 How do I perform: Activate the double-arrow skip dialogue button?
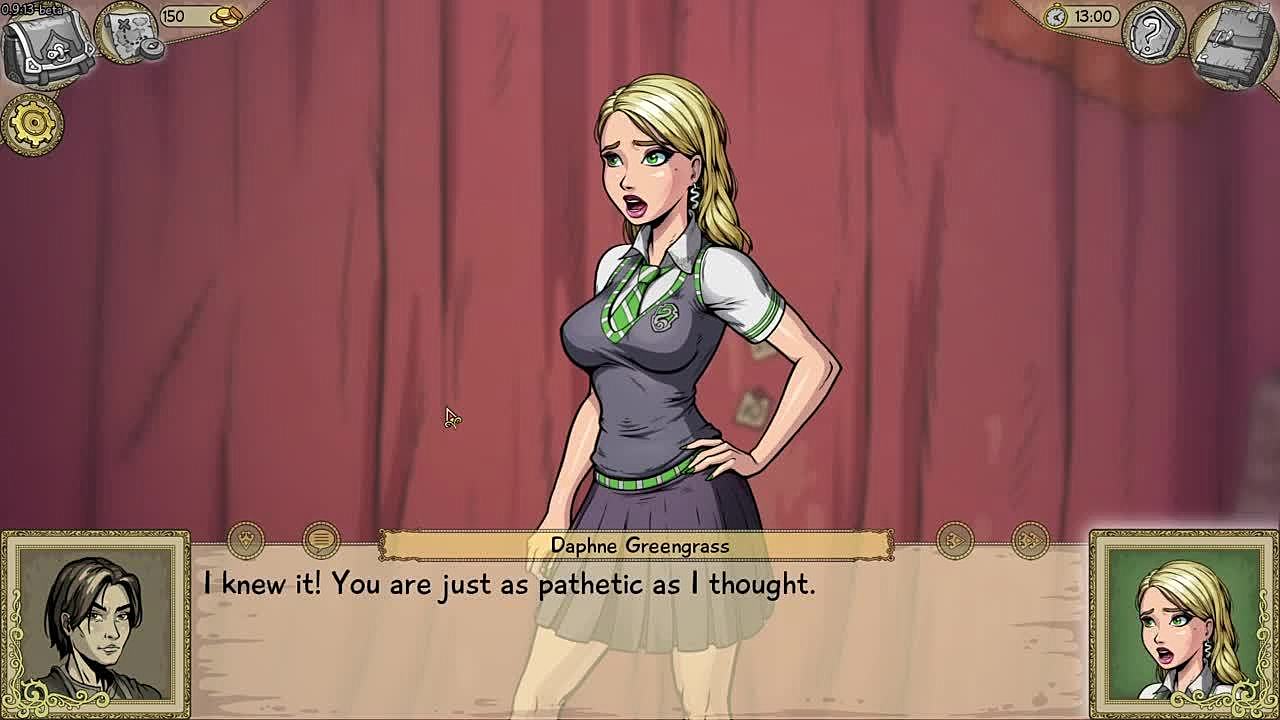point(1030,541)
